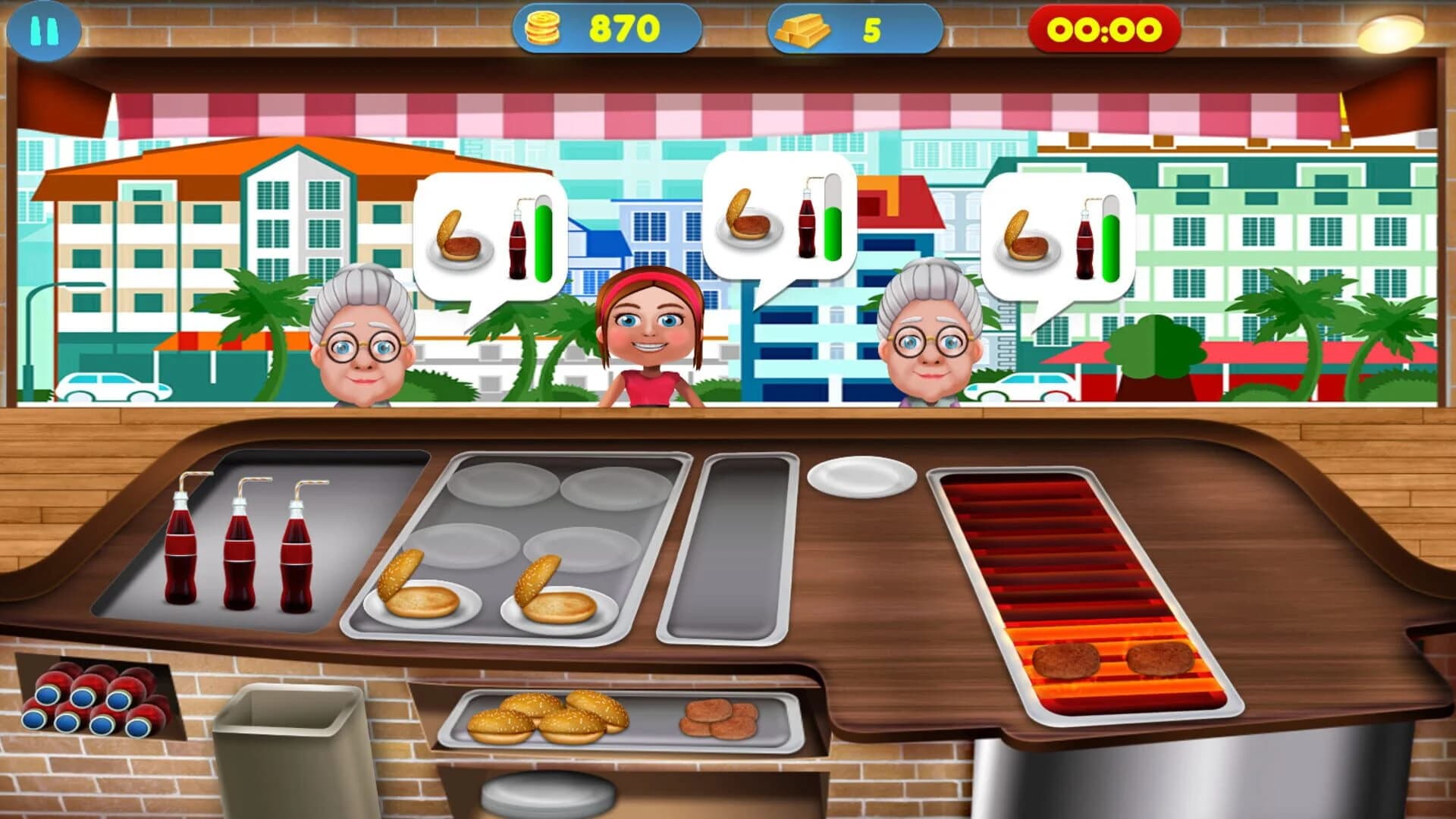The height and width of the screenshot is (819, 1456).
Task: Open the first grandma's burger order bubble
Action: [489, 227]
